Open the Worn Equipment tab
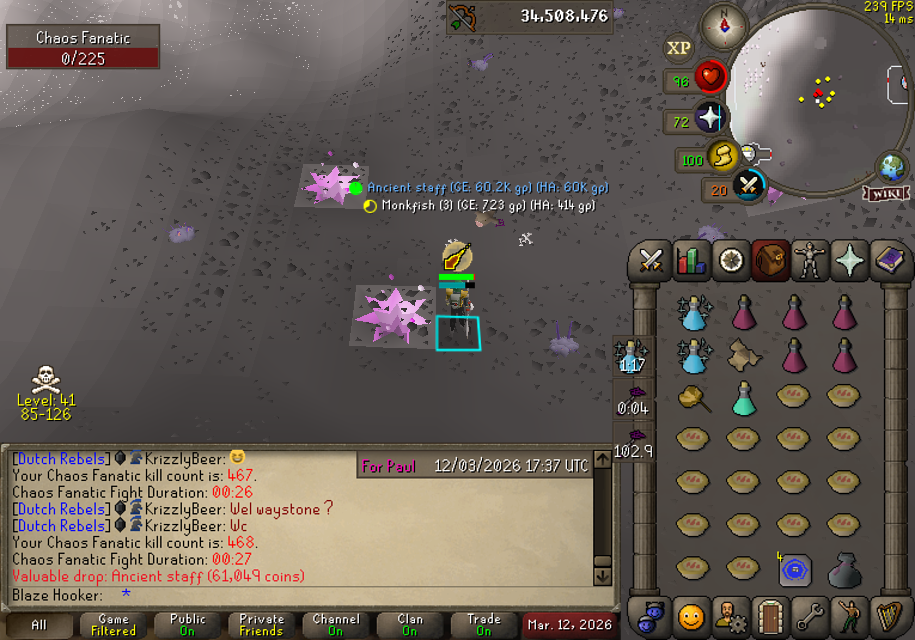The width and height of the screenshot is (915, 640). tap(810, 261)
